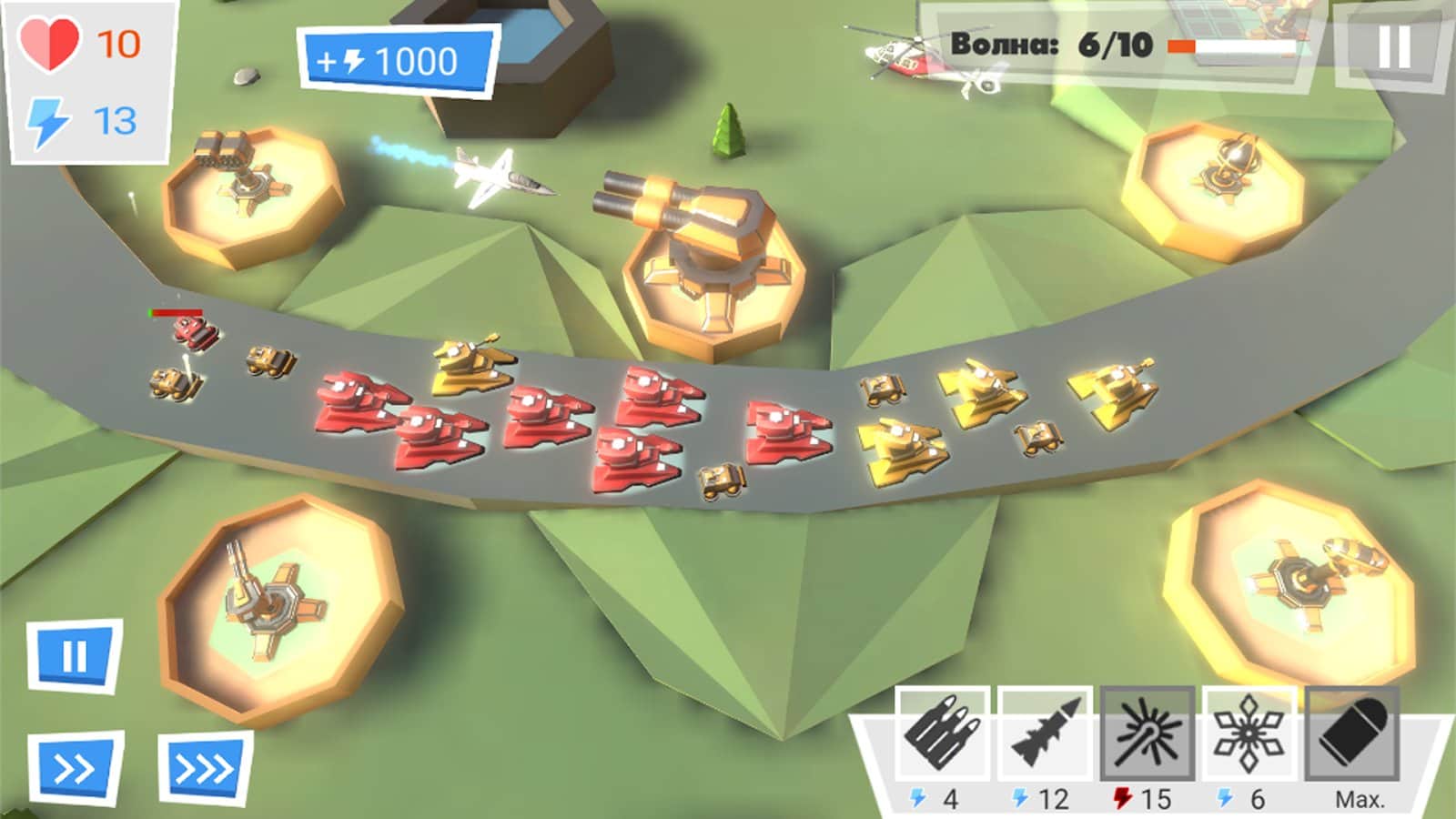1456x819 pixels.
Task: Click the blue pause button above speed controls
Action: point(74,655)
